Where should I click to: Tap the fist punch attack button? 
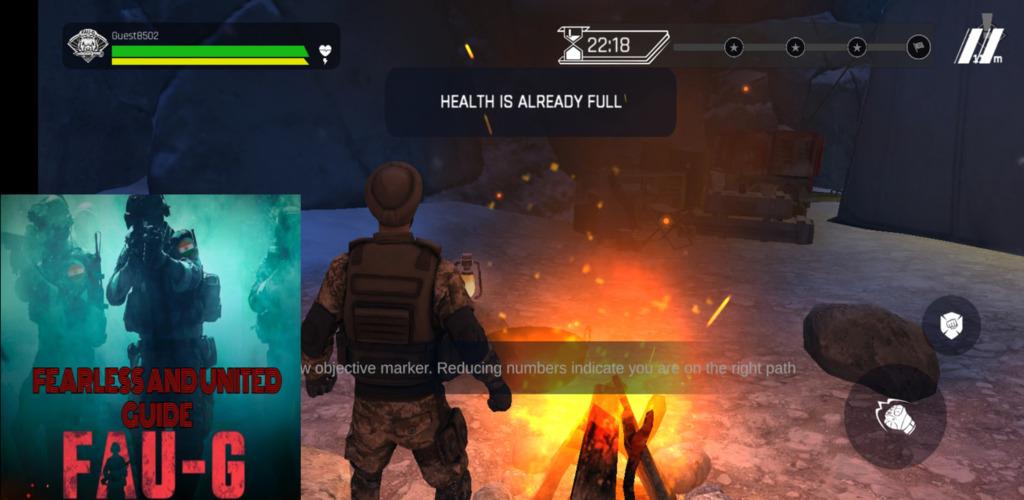(895, 417)
